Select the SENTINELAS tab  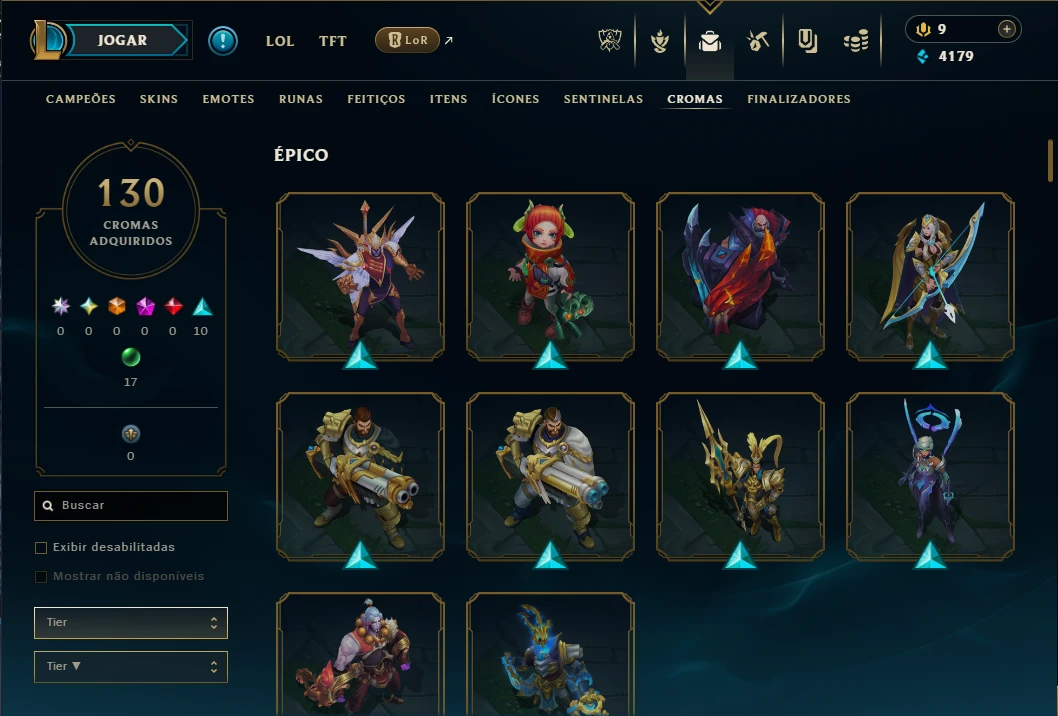click(x=603, y=99)
